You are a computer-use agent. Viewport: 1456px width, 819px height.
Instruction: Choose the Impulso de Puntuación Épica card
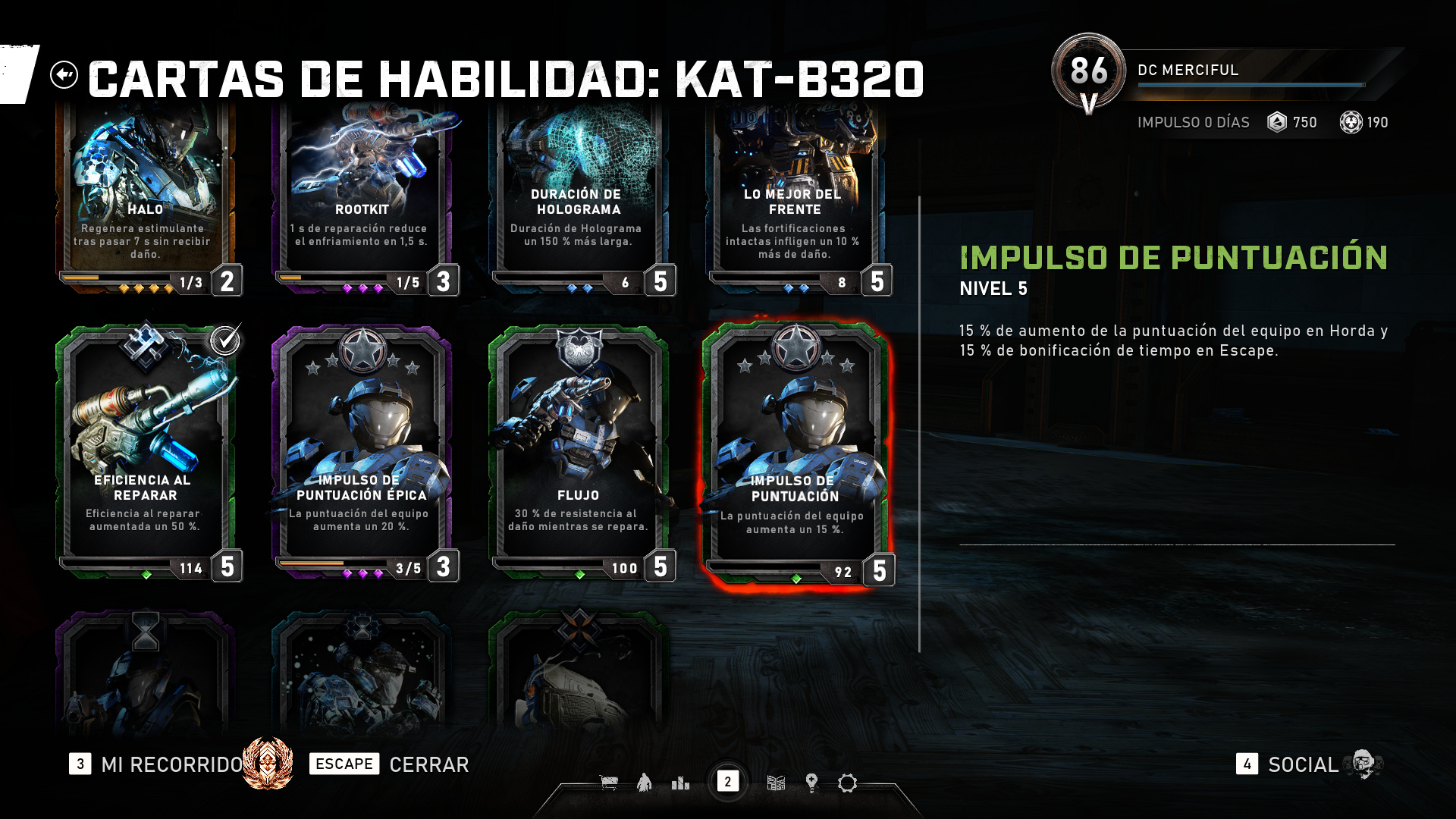(362, 451)
